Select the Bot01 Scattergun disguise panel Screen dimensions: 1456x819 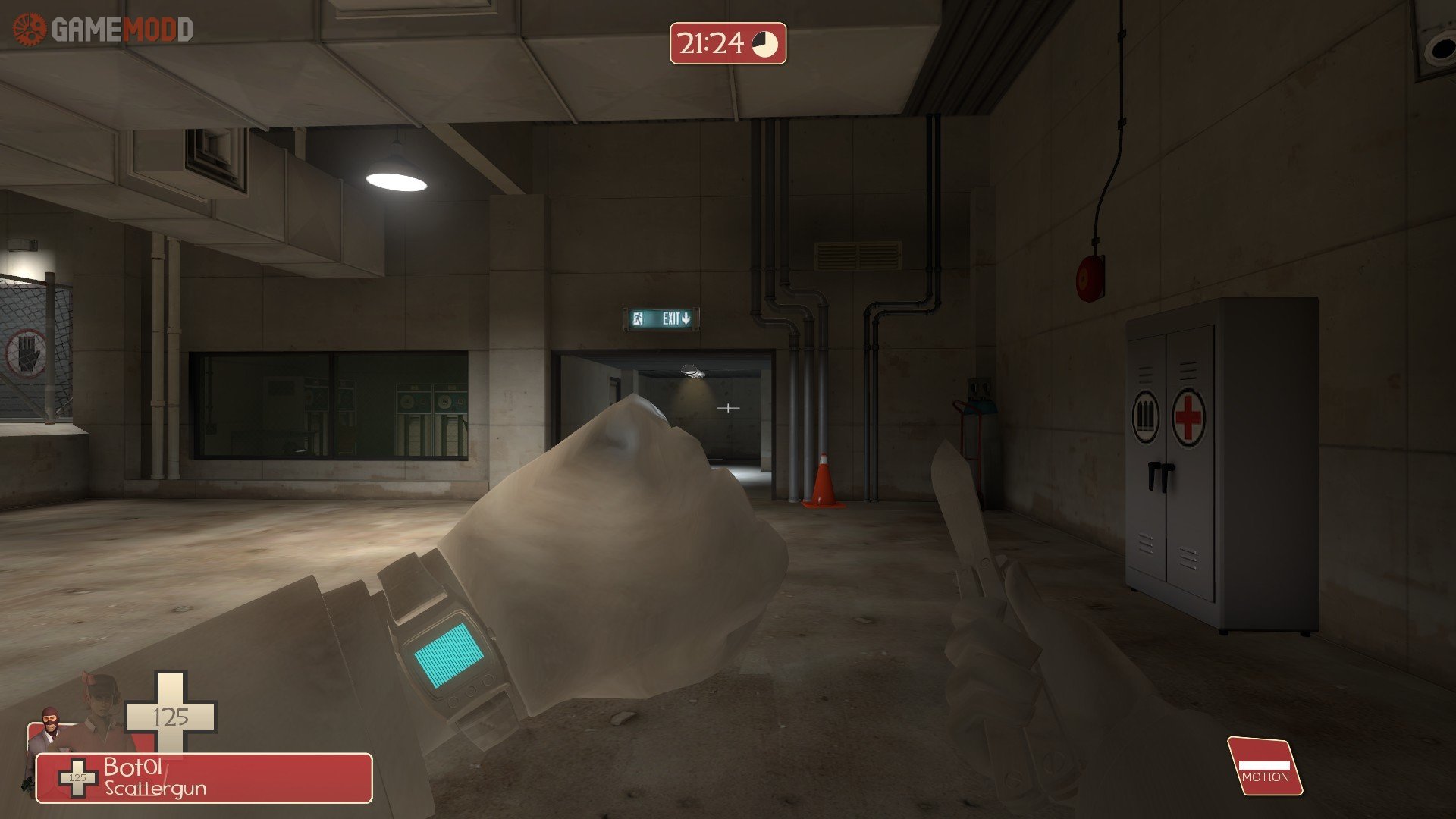(x=205, y=777)
